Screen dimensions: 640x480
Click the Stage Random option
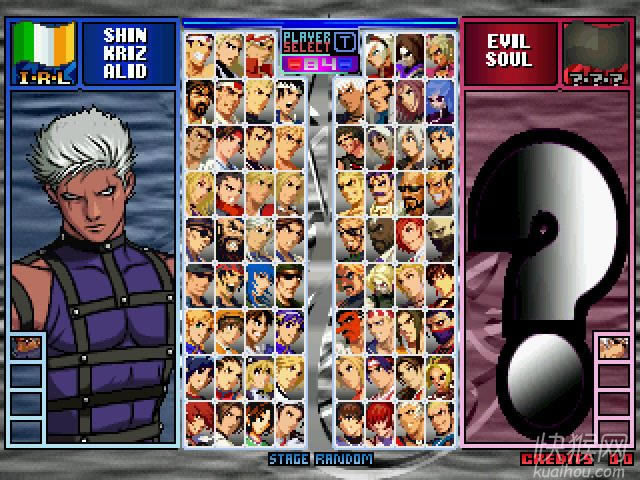(x=320, y=460)
